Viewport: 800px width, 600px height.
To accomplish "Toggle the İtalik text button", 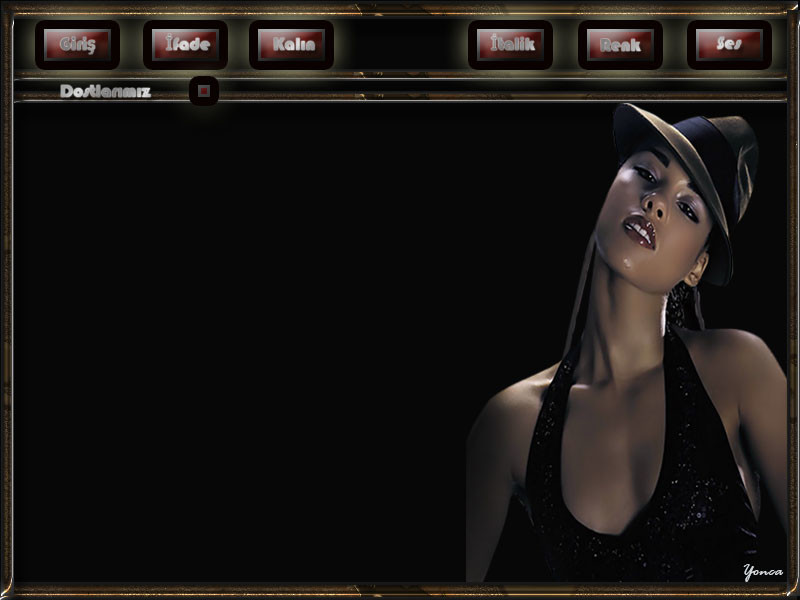I will click(510, 45).
